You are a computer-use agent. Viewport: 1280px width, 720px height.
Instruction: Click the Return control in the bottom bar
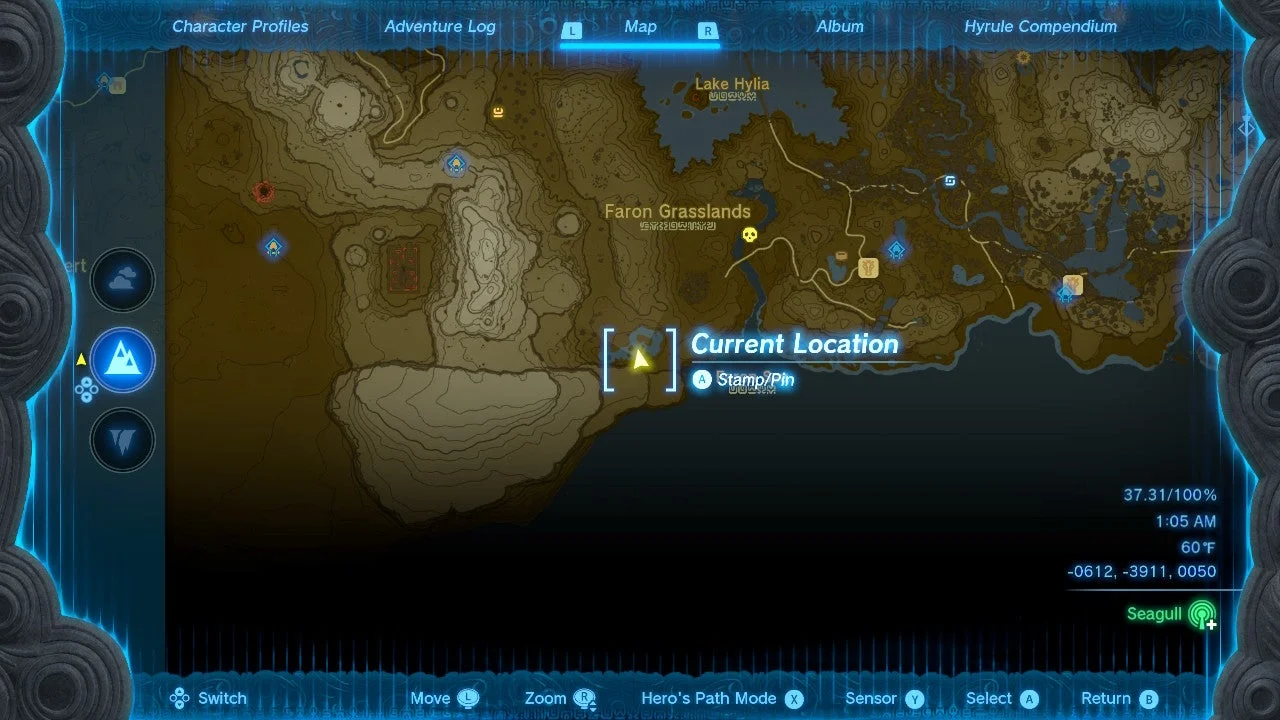(1117, 698)
